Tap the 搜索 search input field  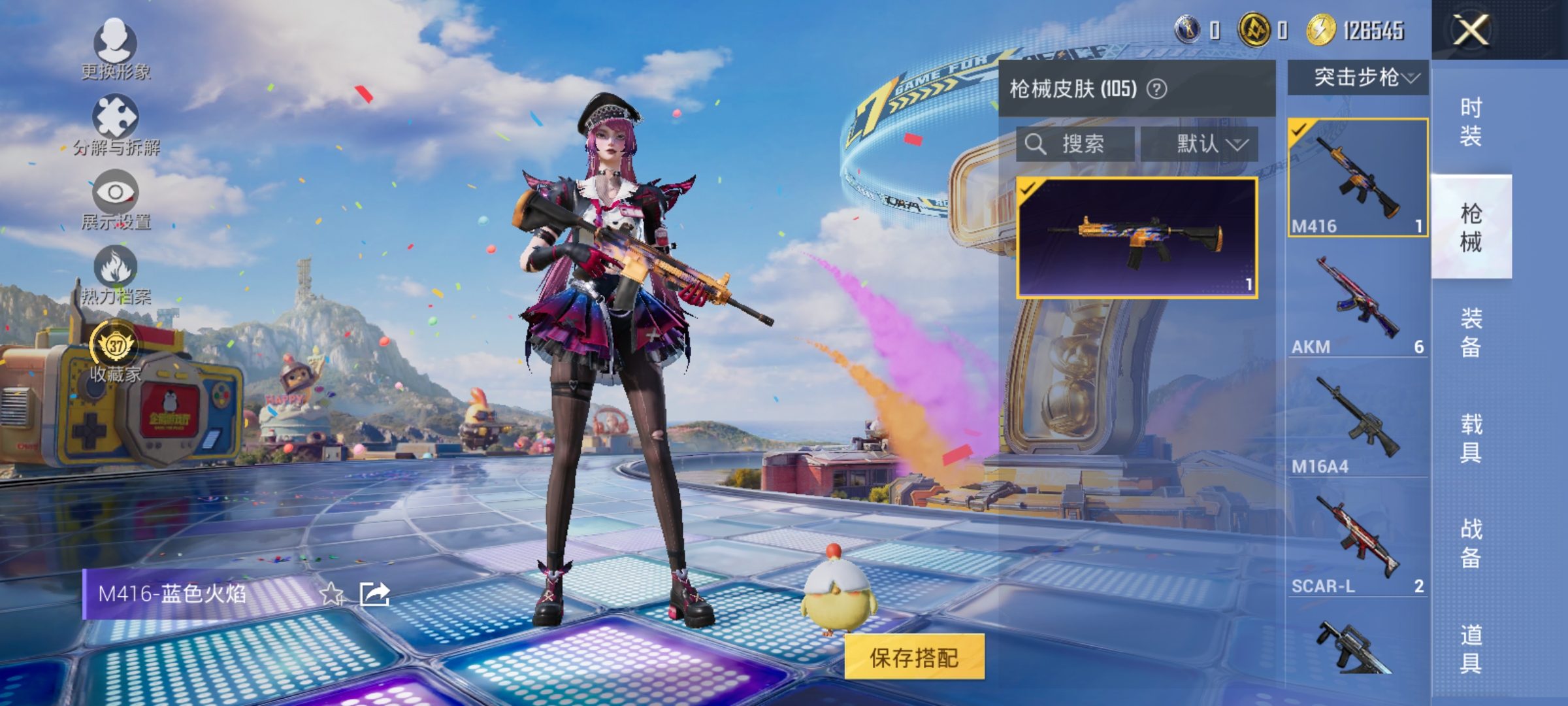pyautogui.click(x=1081, y=145)
